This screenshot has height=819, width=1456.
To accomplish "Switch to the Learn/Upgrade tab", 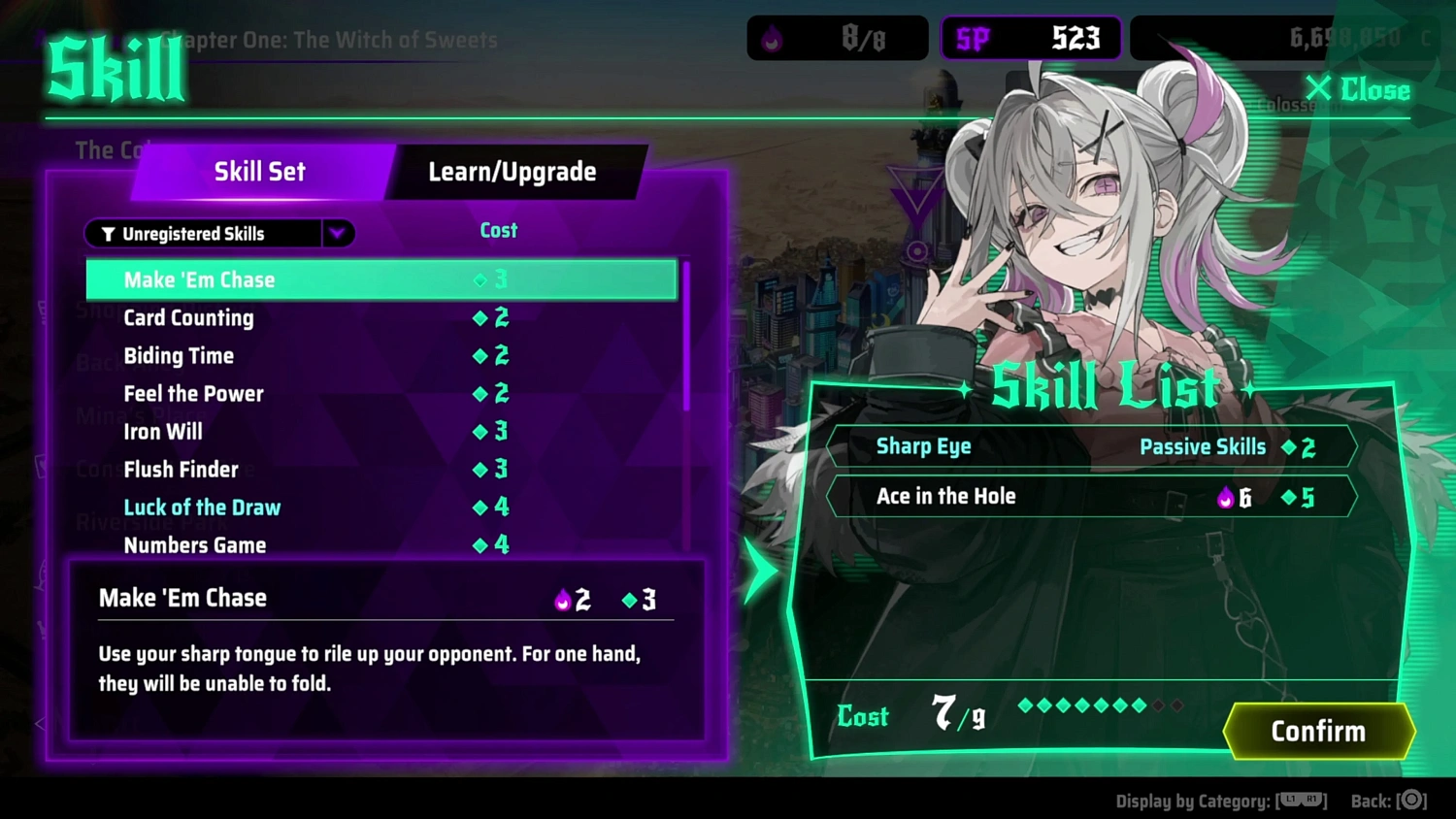I will 513,172.
